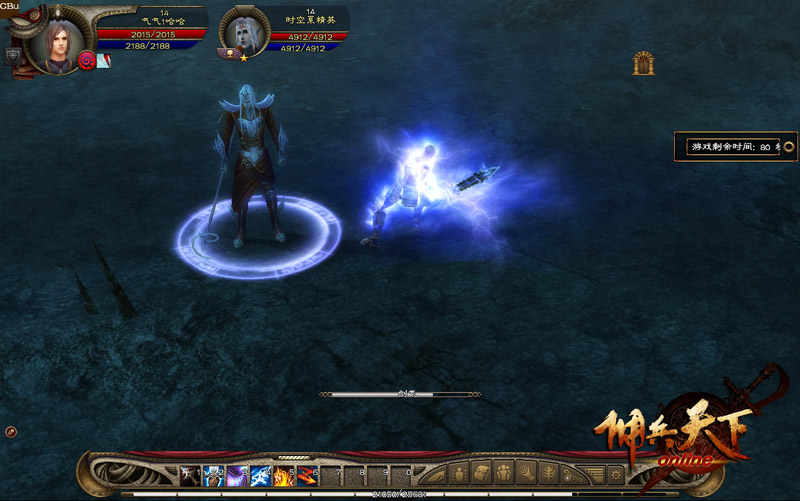Open the gear settings icon on the menu bar
This screenshot has height=501, width=800.
[x=616, y=473]
